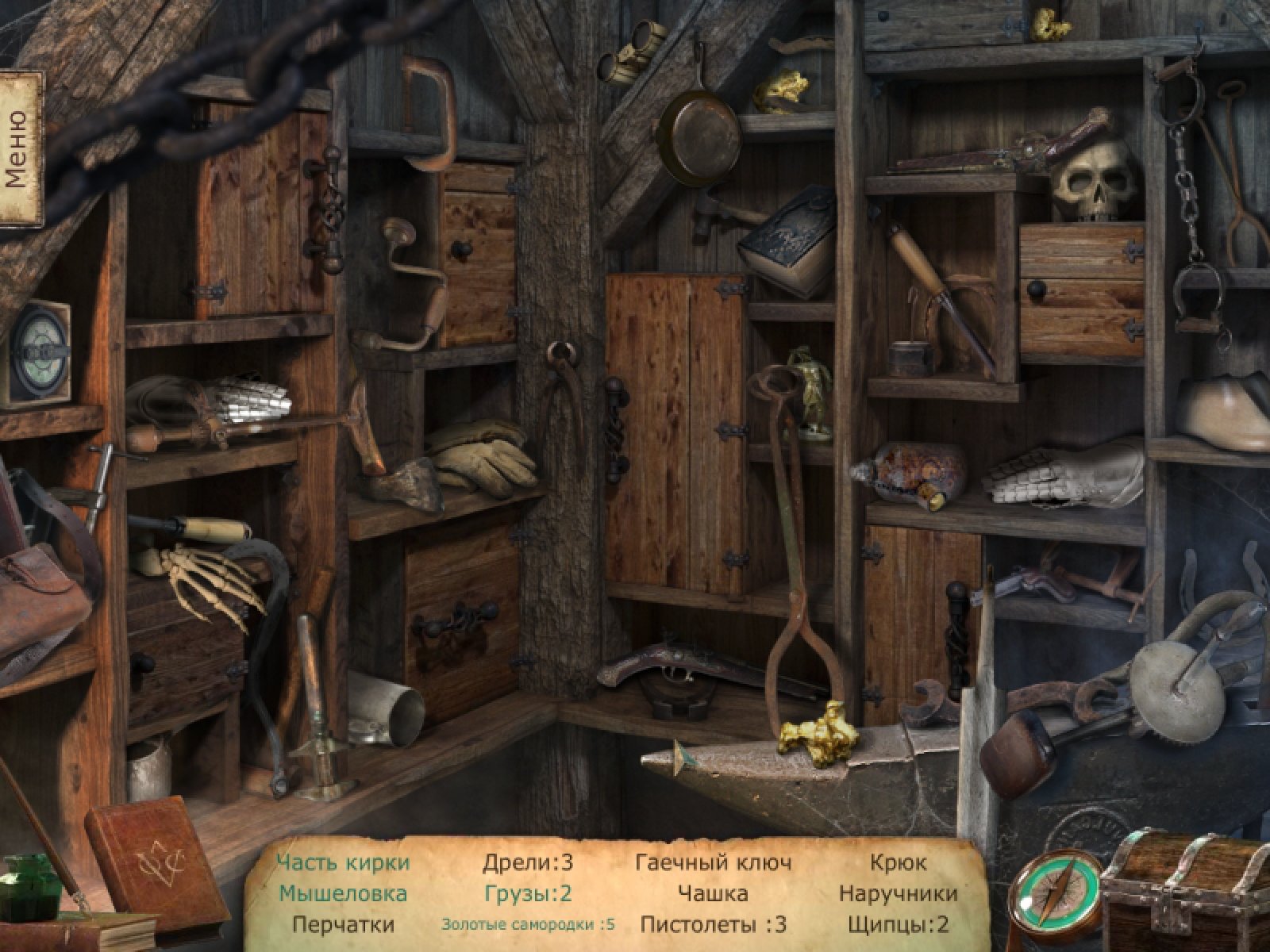The image size is (1270, 952).
Task: Select 'Крюк' in the item list
Action: click(898, 863)
